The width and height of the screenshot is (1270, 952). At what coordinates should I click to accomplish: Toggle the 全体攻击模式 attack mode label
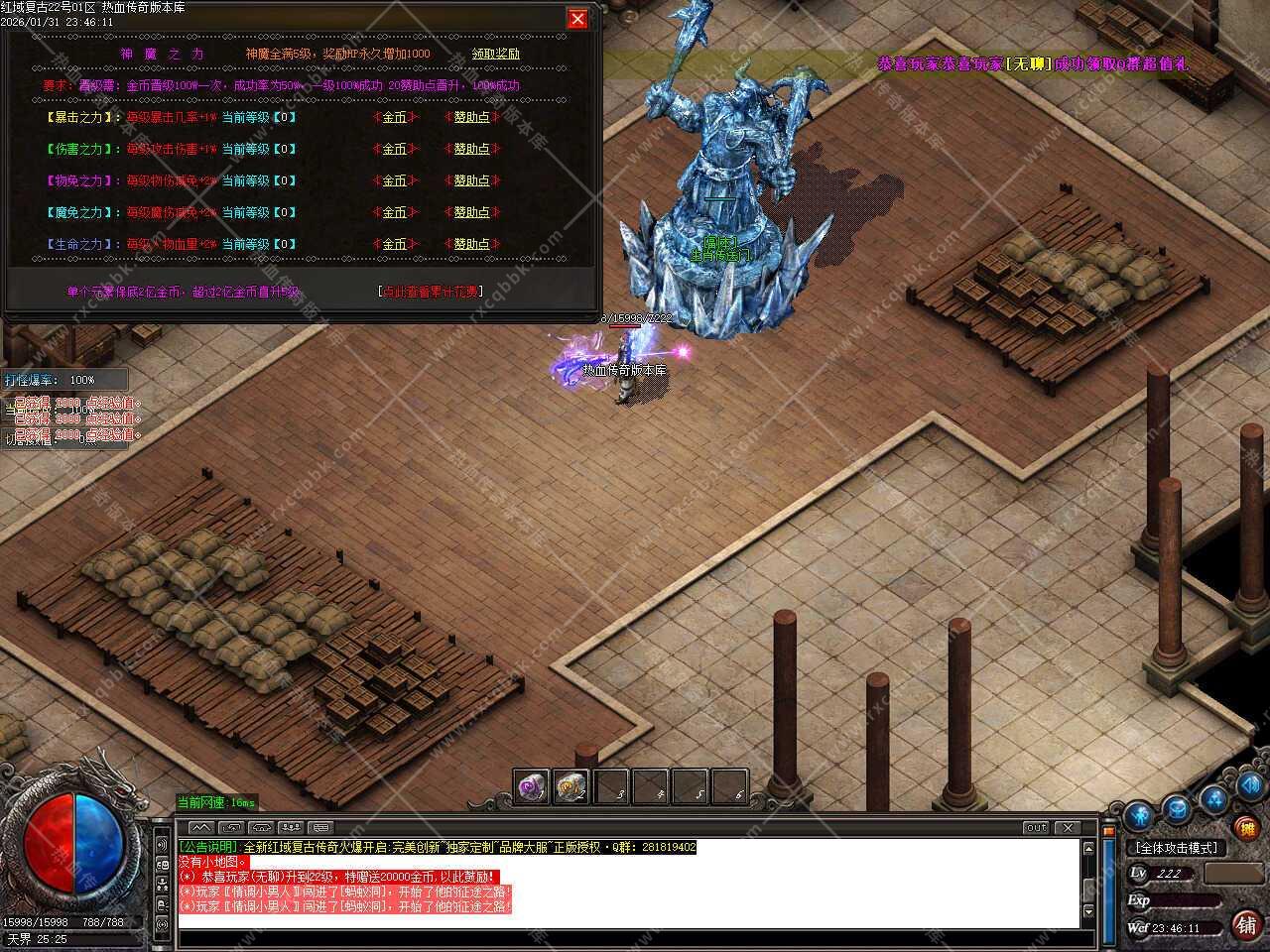(x=1176, y=849)
